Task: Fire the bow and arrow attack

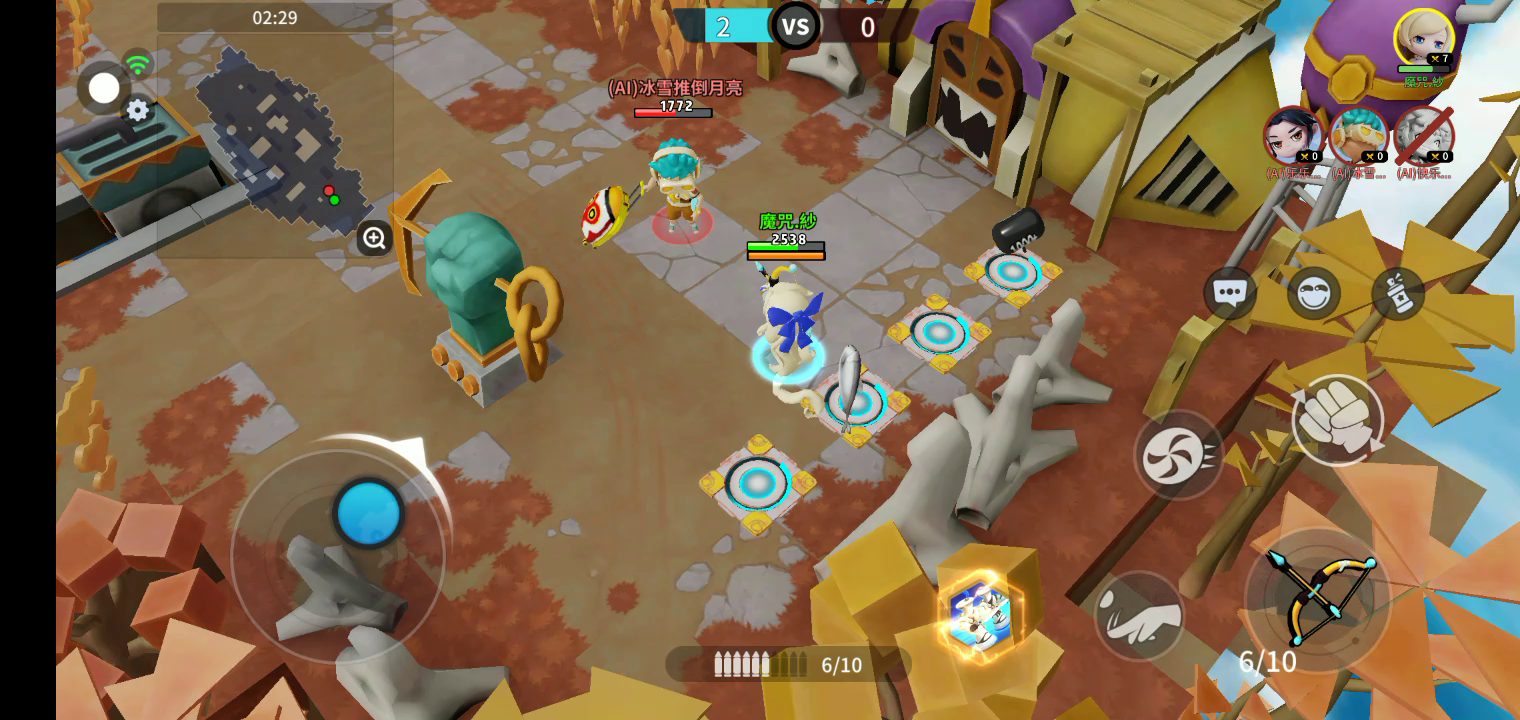Action: click(x=1318, y=600)
